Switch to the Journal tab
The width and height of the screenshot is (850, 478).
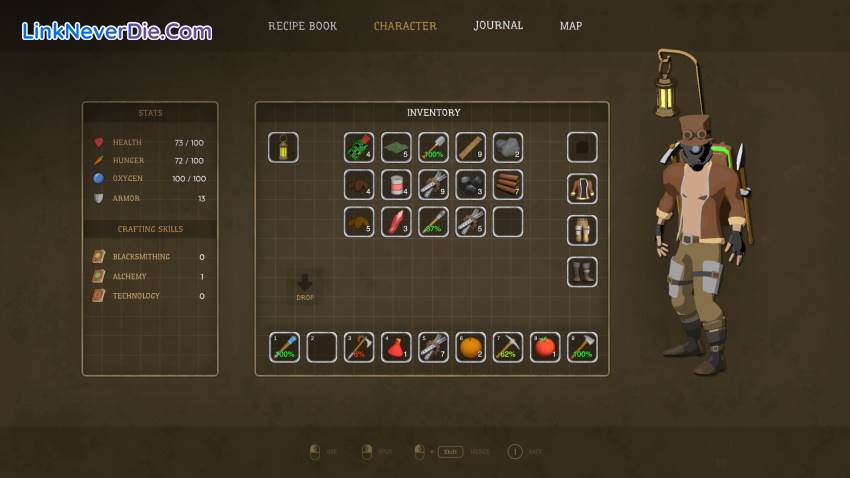coord(498,26)
